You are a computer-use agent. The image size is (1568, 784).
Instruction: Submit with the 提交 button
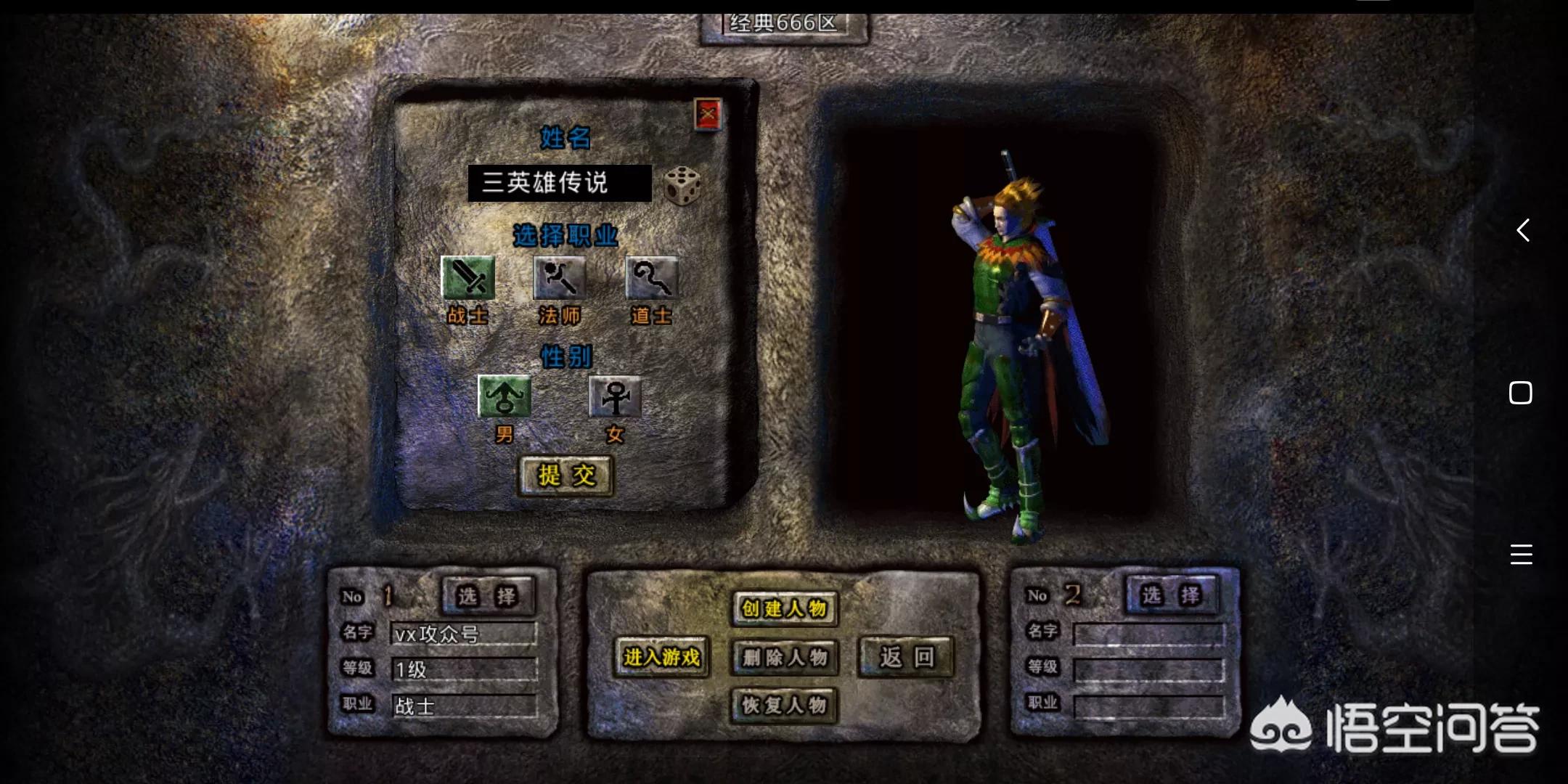click(x=566, y=475)
